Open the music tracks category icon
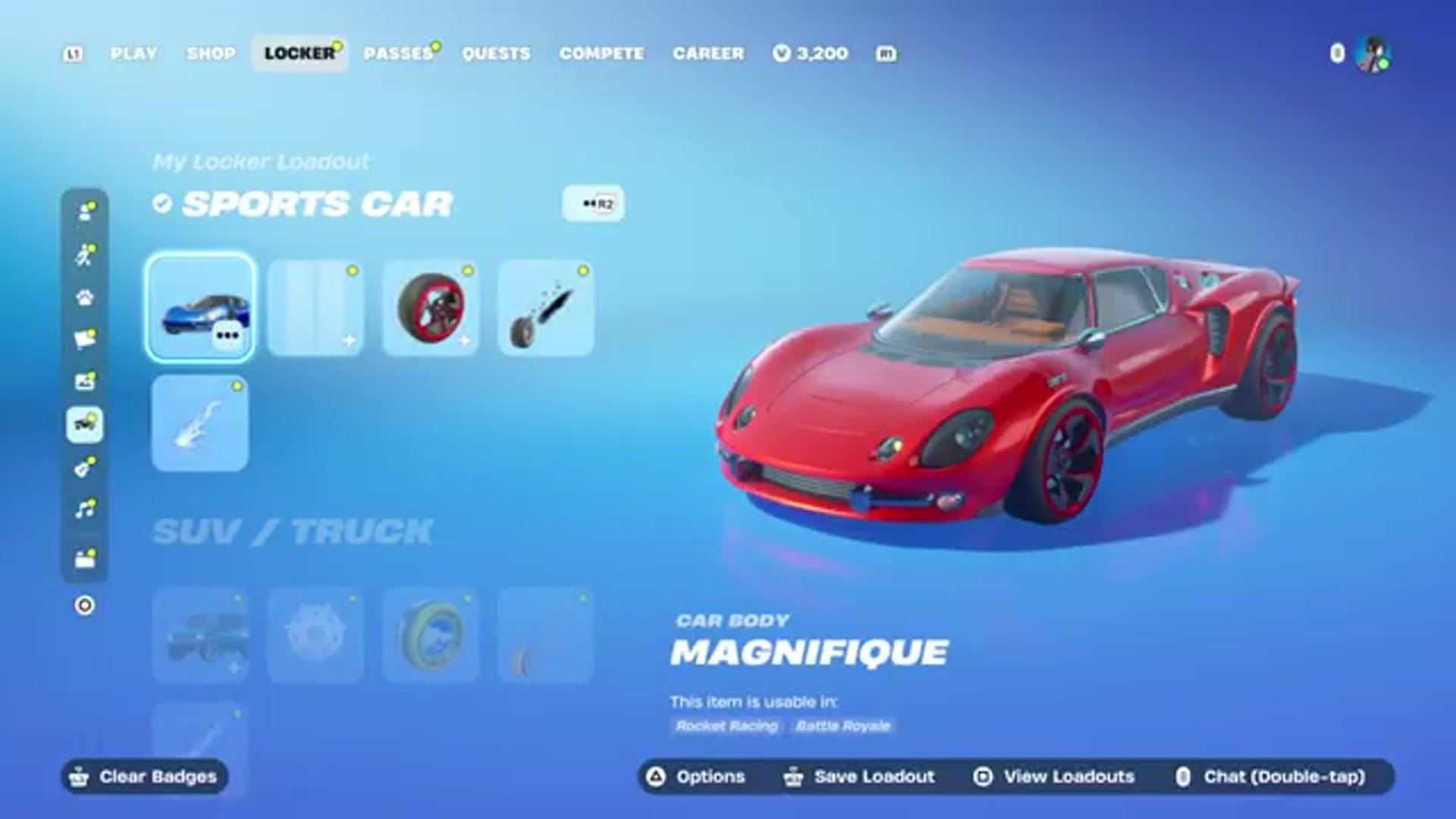1456x819 pixels. [86, 507]
